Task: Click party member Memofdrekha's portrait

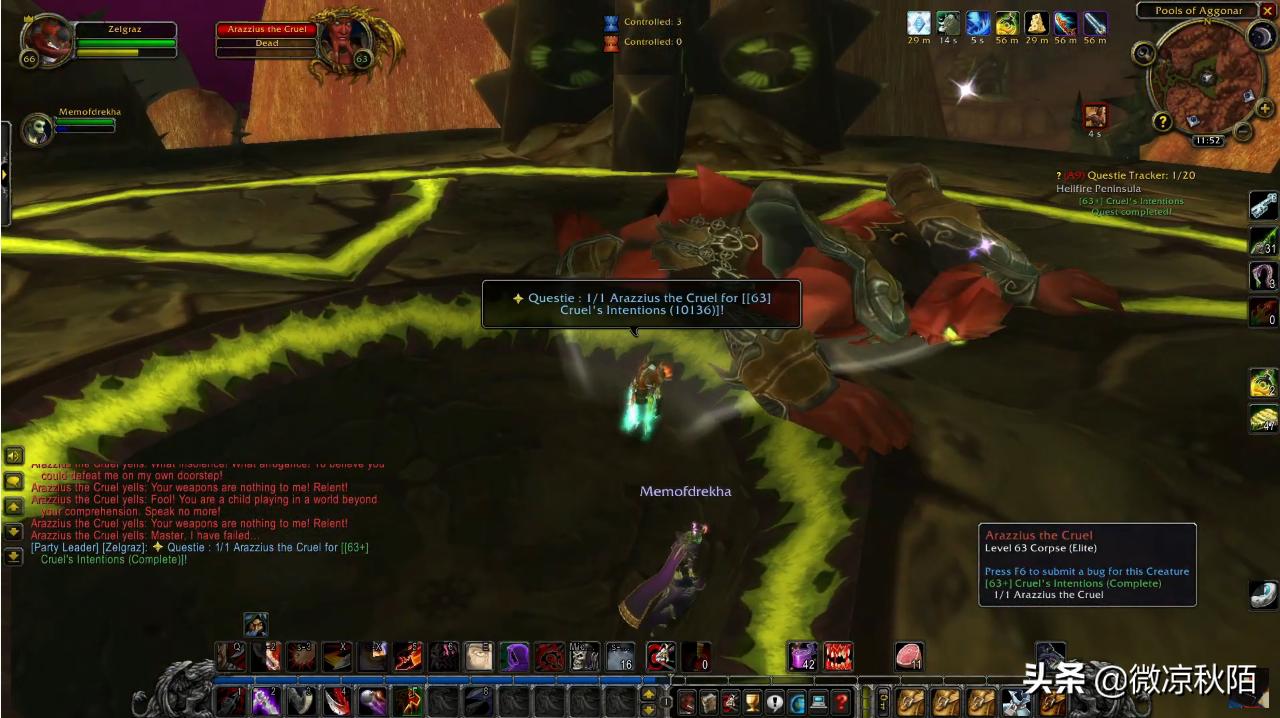Action: coord(37,129)
